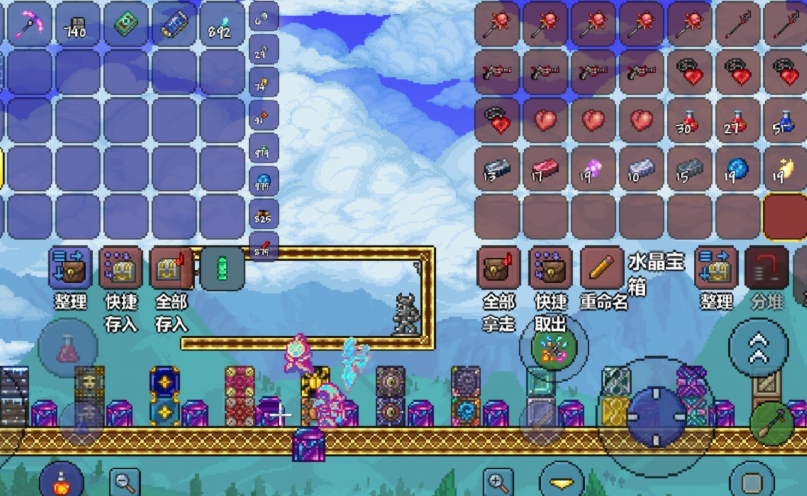Rename the chest with 重命名

coord(602,269)
